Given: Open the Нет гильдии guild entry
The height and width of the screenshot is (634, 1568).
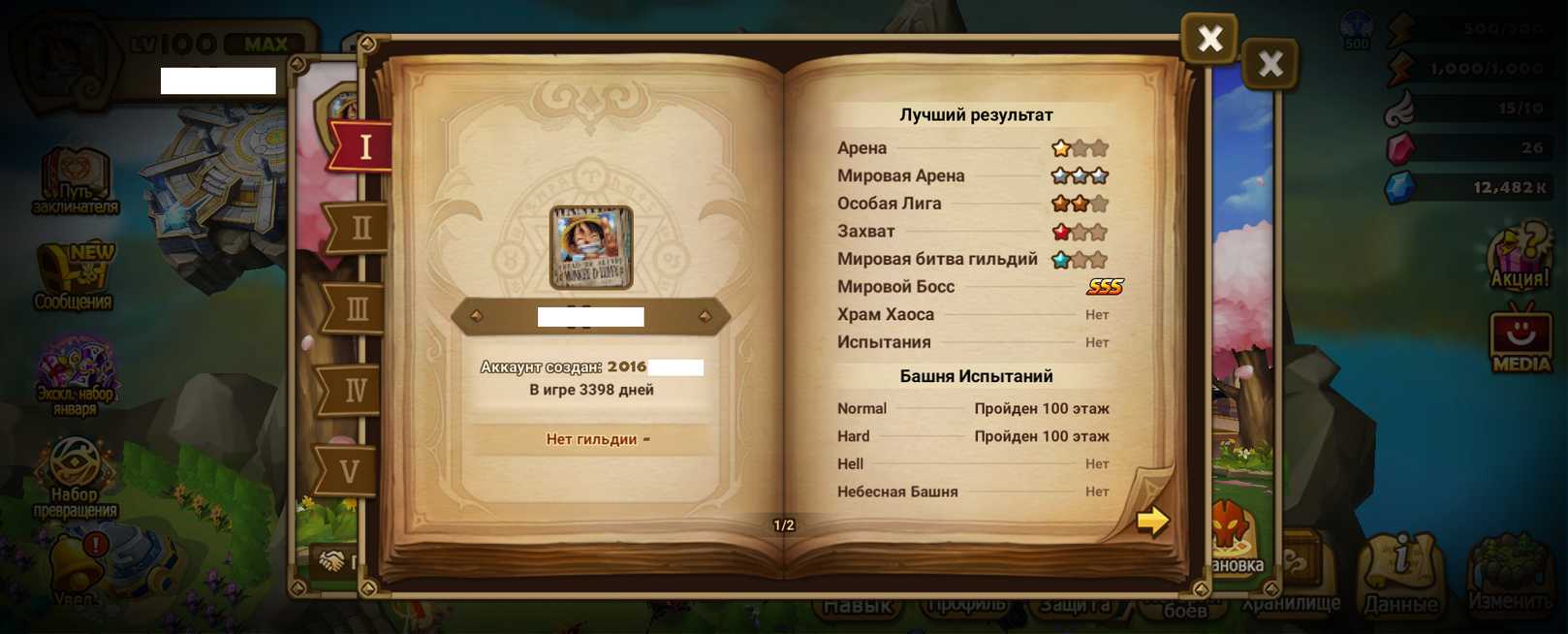Looking at the screenshot, I should 591,439.
